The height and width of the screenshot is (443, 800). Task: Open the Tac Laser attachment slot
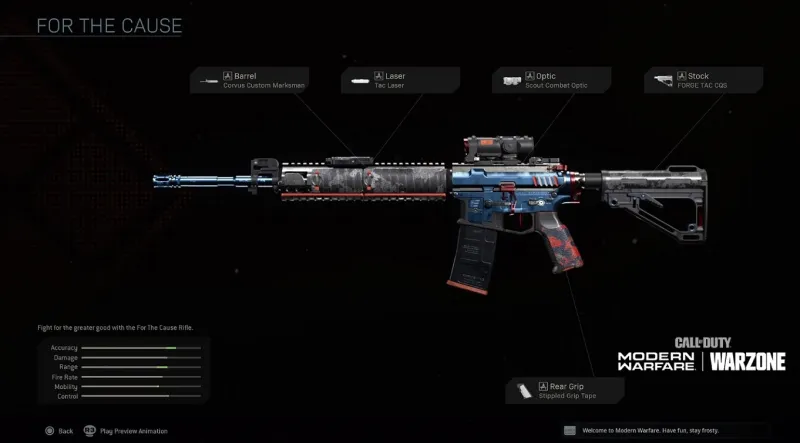pyautogui.click(x=399, y=80)
